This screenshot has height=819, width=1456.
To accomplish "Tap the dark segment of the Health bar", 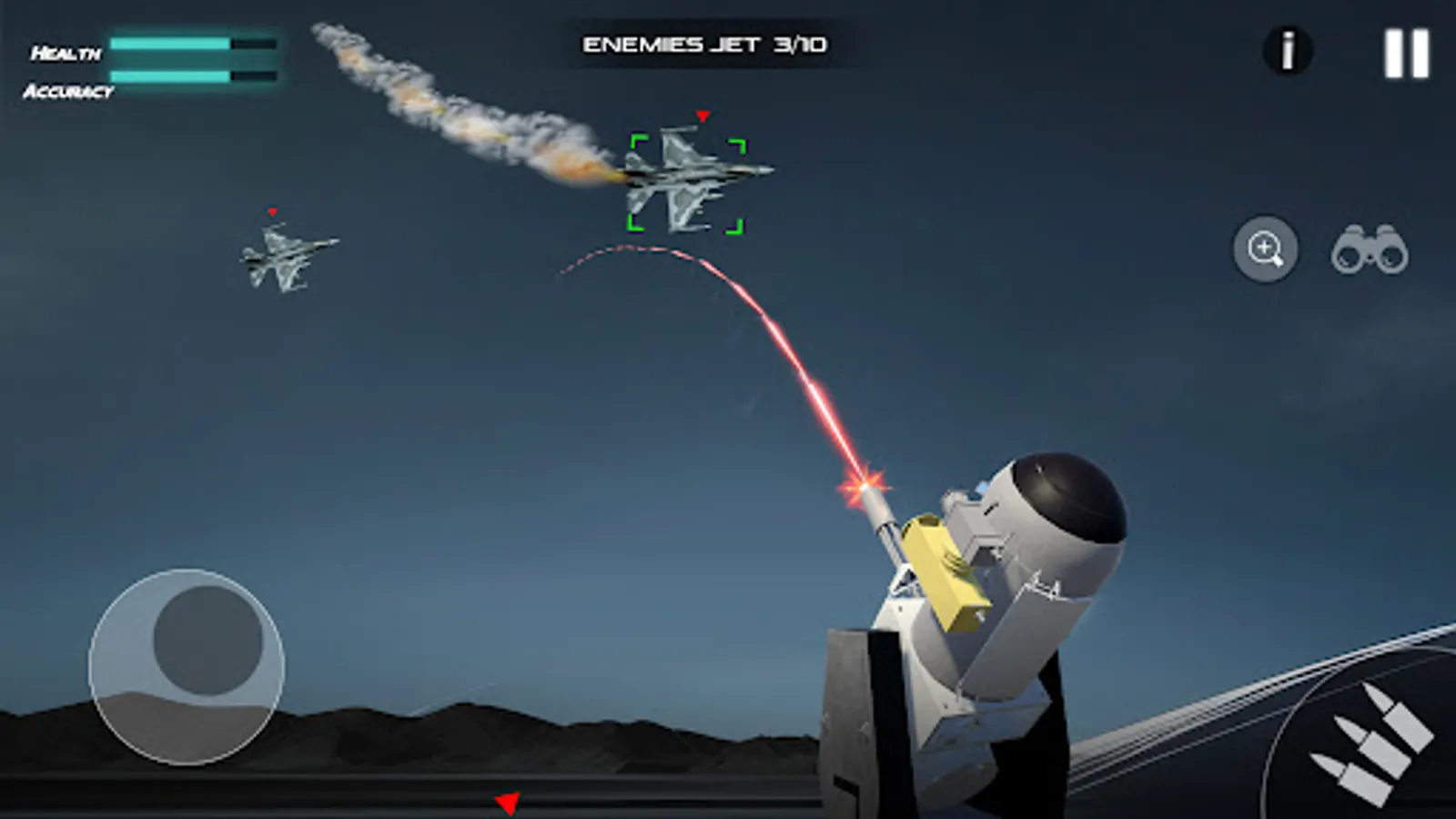I will coord(252,42).
